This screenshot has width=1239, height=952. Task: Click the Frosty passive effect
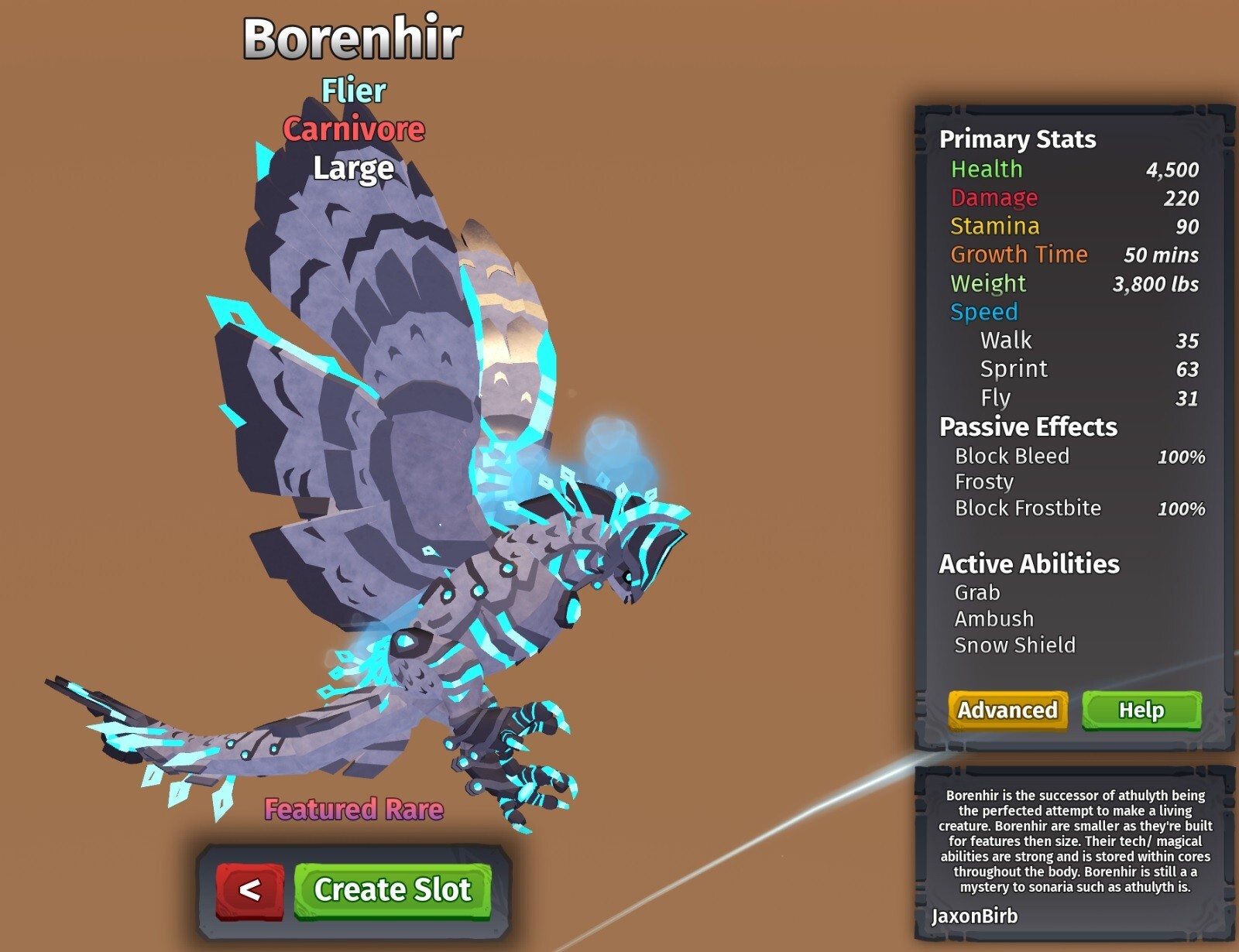(x=983, y=481)
